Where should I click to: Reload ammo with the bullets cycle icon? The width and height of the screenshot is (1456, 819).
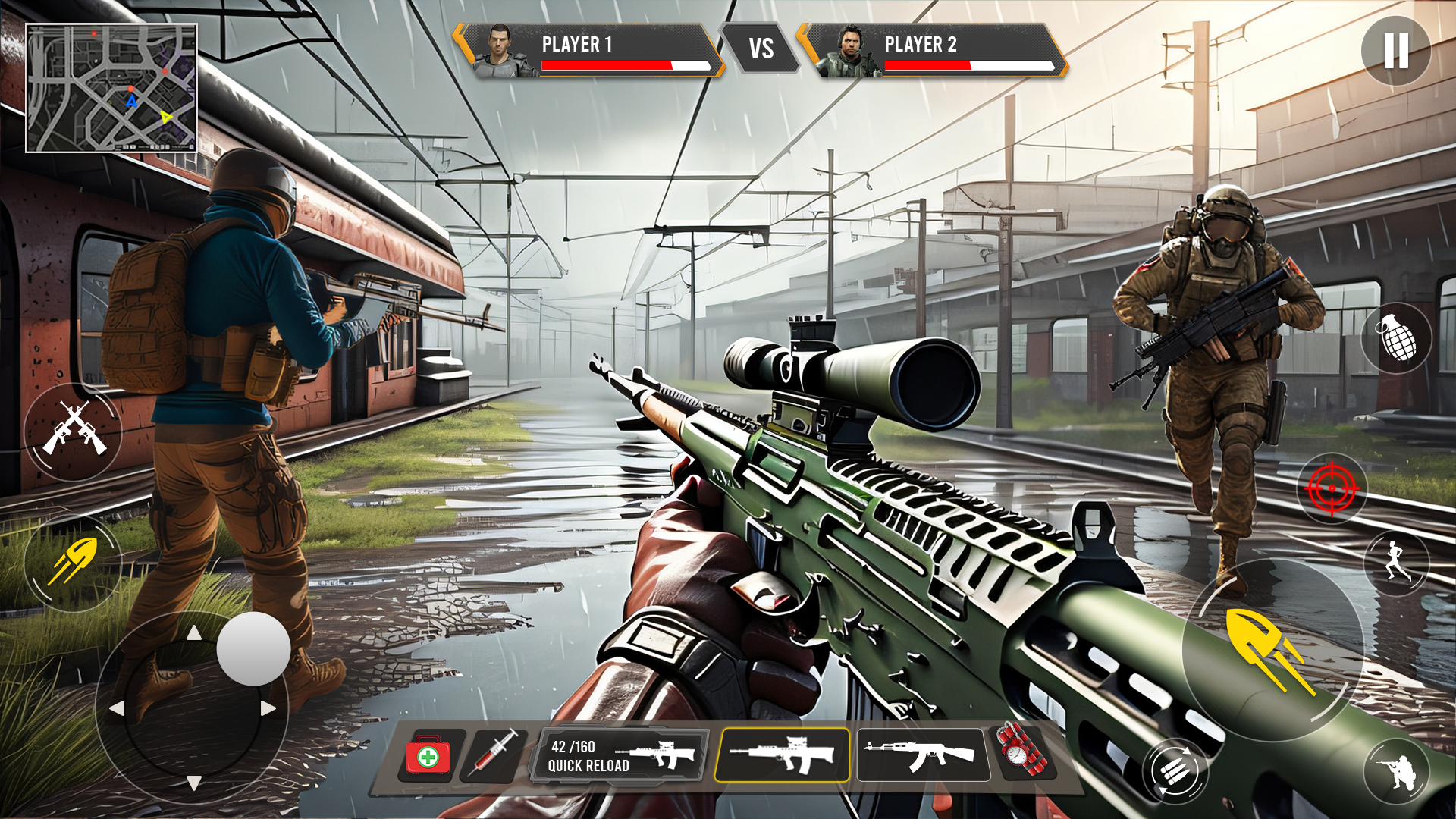[x=1175, y=772]
